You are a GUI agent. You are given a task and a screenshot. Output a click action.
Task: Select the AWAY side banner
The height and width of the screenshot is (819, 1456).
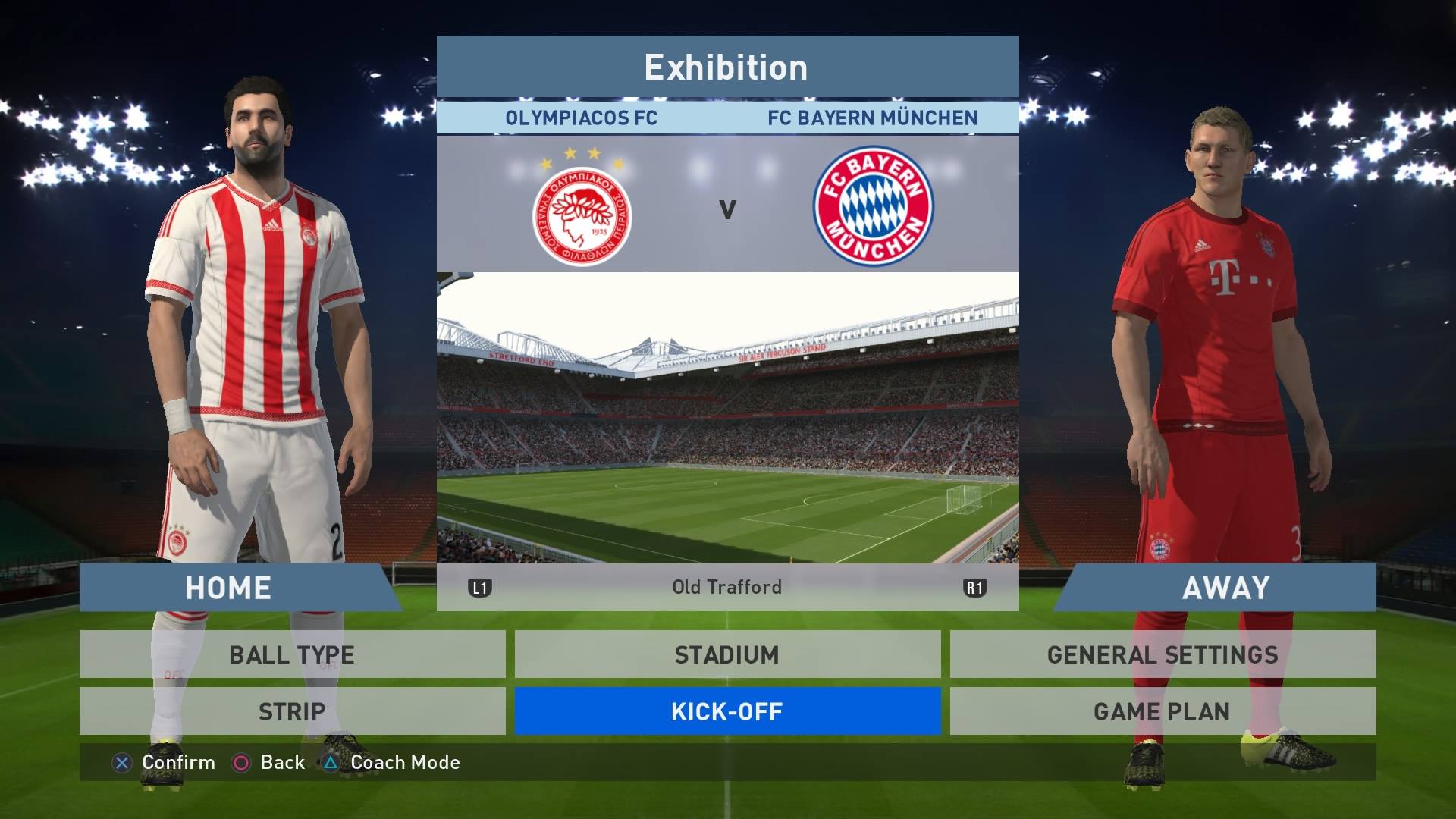[1225, 588]
